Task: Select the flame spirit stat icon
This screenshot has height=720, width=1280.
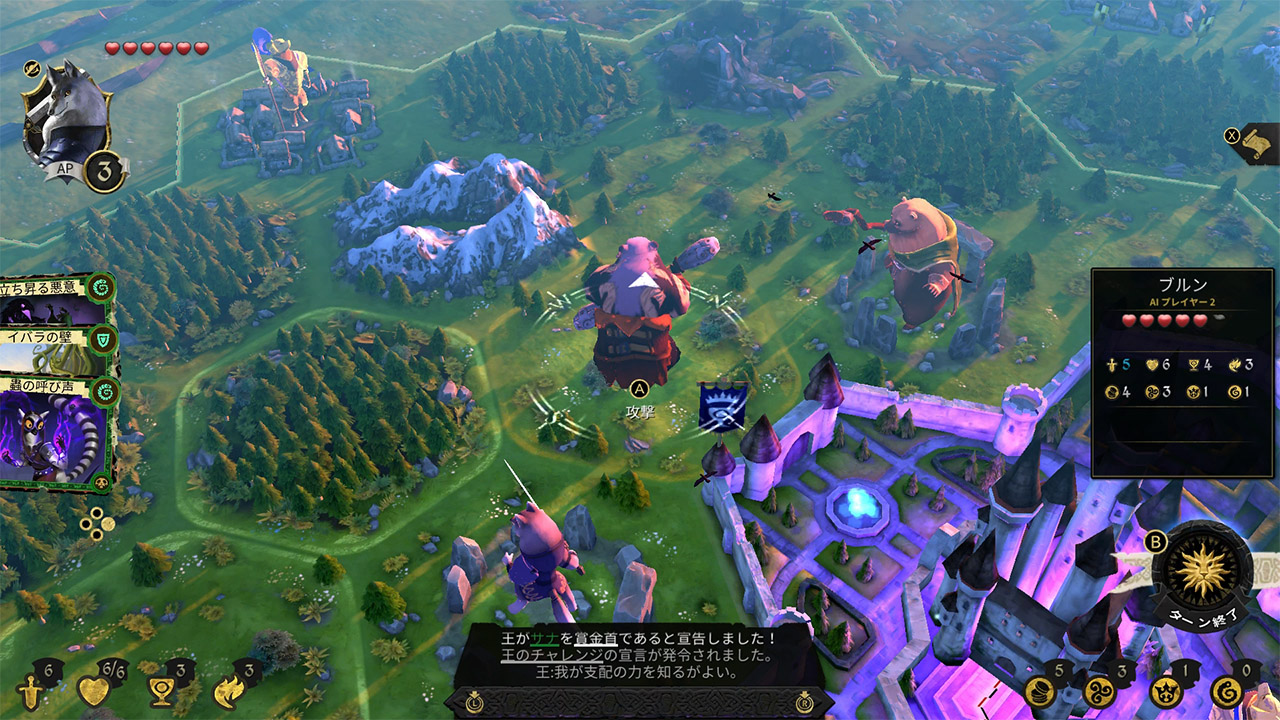Action: [x=228, y=691]
